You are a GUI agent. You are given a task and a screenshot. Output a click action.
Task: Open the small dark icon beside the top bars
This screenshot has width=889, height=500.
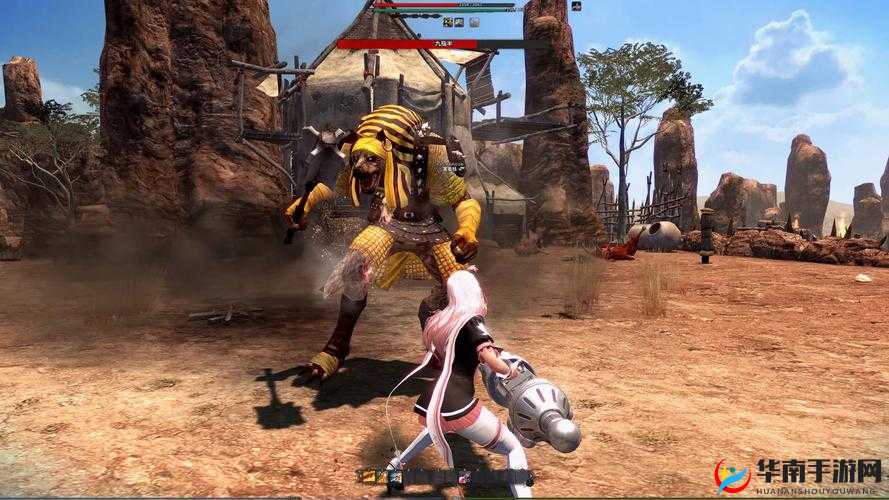coord(576,6)
